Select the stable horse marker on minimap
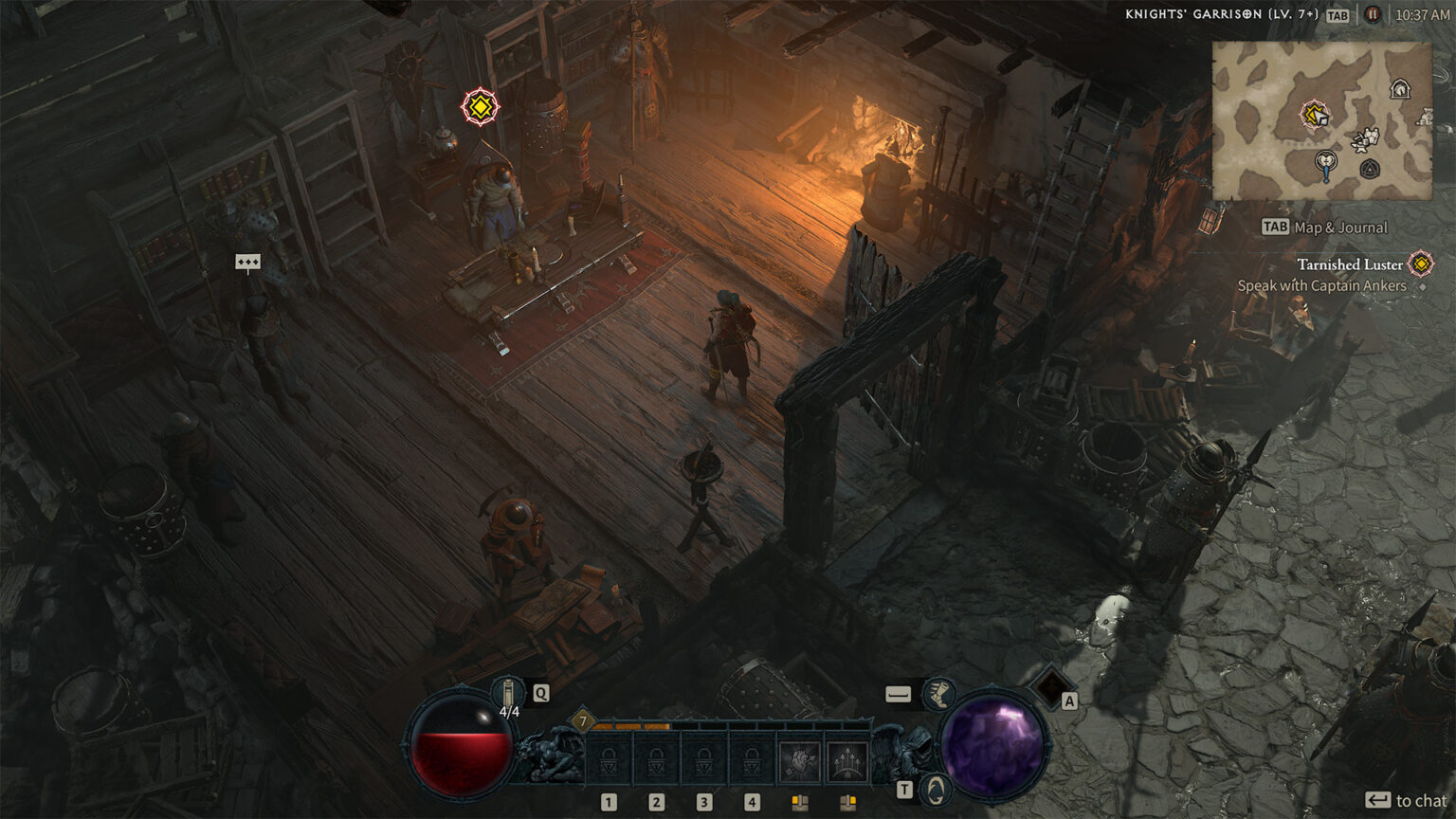Image resolution: width=1456 pixels, height=819 pixels. click(1399, 89)
